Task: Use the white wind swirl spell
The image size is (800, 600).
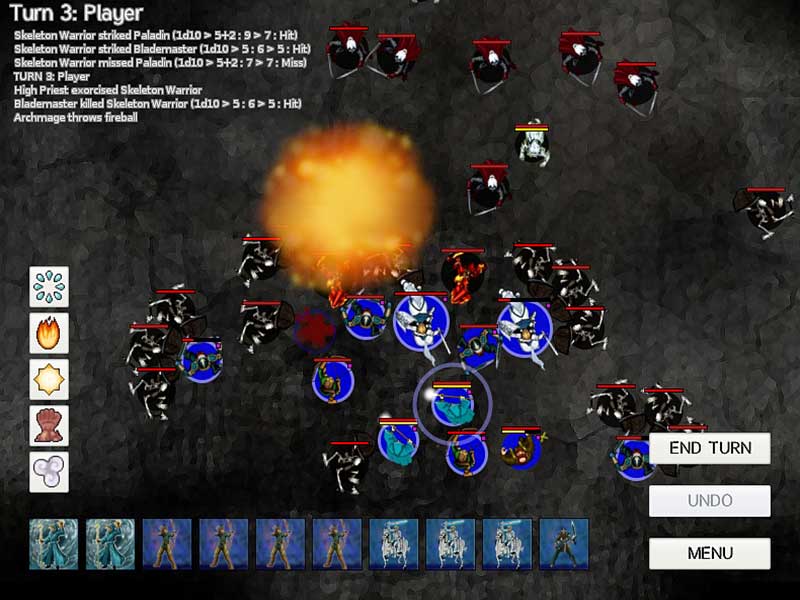Action: [x=49, y=471]
